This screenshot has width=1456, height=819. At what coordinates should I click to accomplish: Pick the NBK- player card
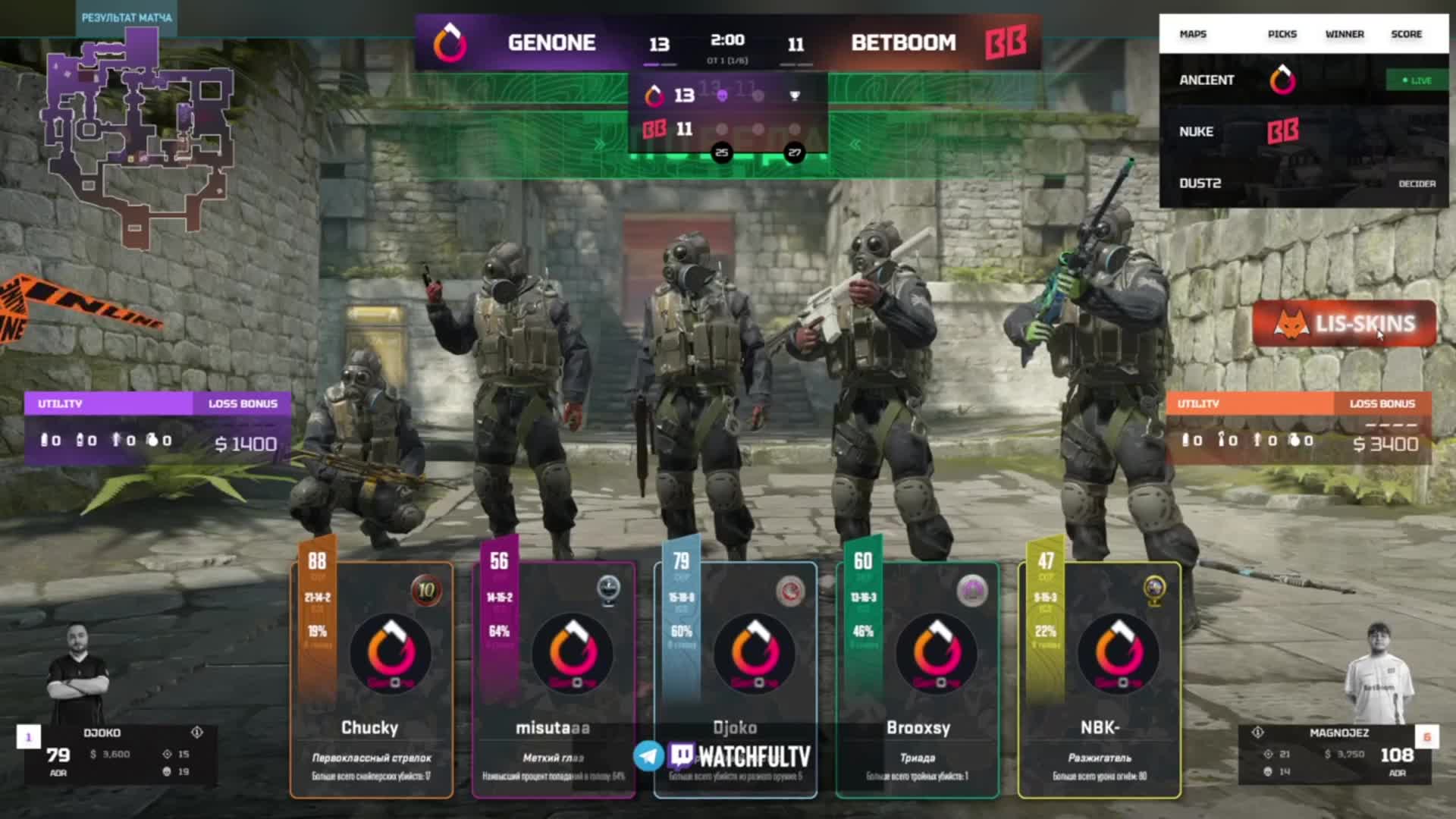pyautogui.click(x=1100, y=679)
